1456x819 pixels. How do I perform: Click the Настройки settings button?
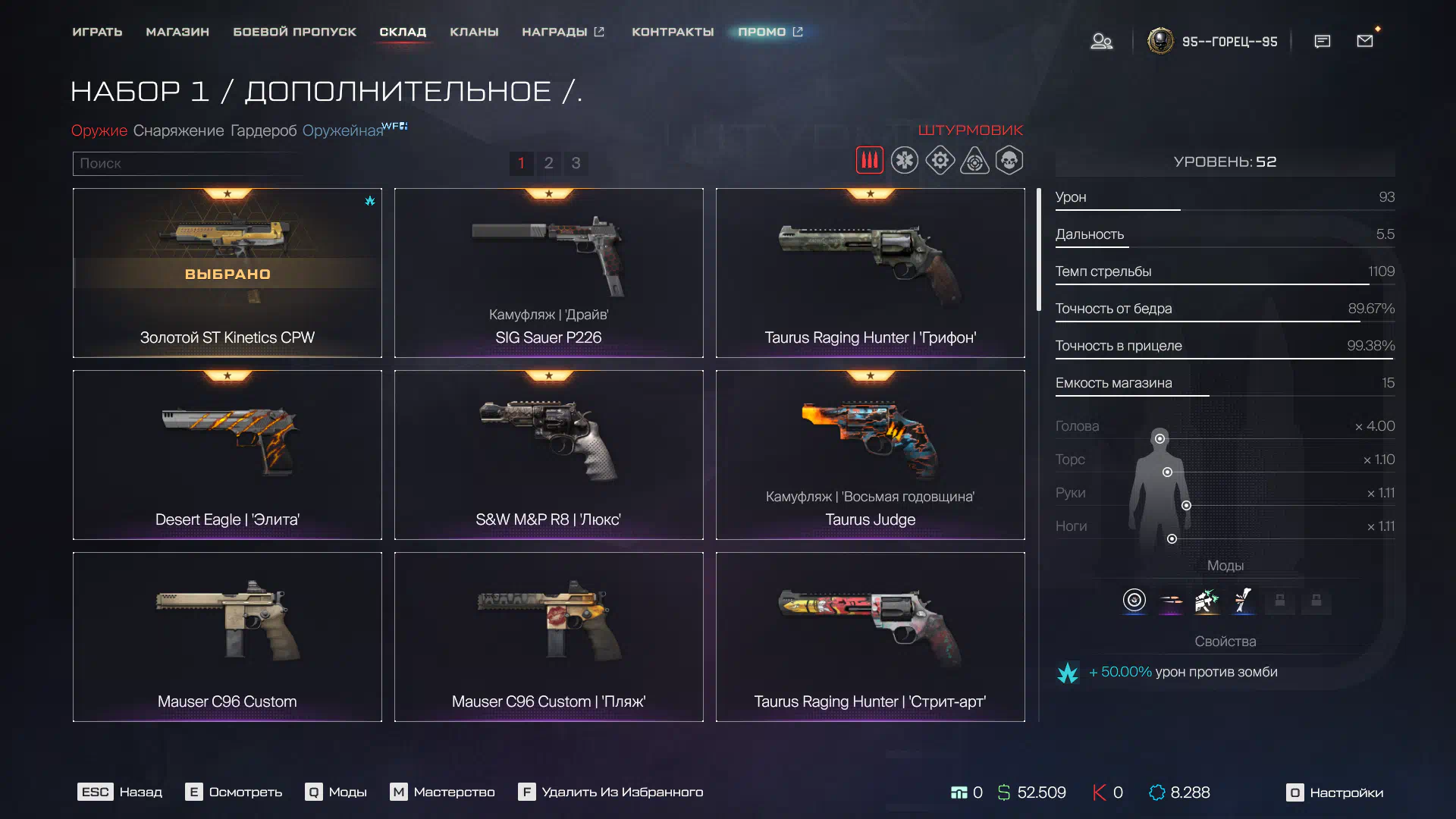pos(1335,792)
